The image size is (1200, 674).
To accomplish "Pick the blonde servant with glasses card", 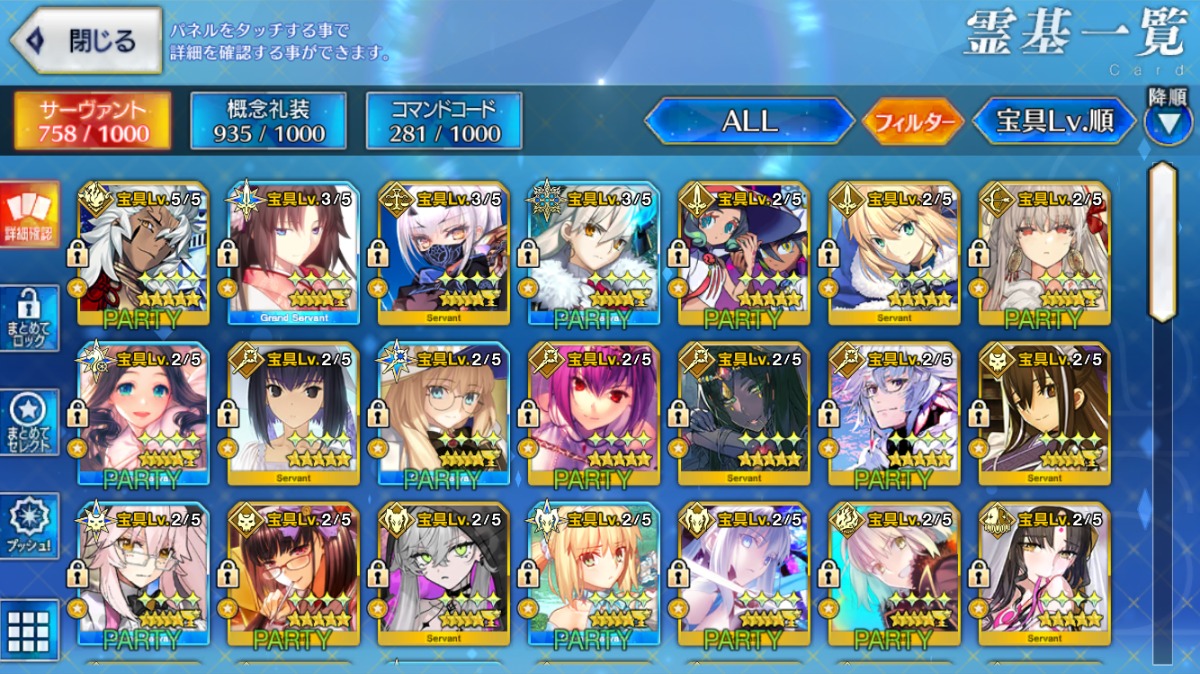I will tap(443, 414).
